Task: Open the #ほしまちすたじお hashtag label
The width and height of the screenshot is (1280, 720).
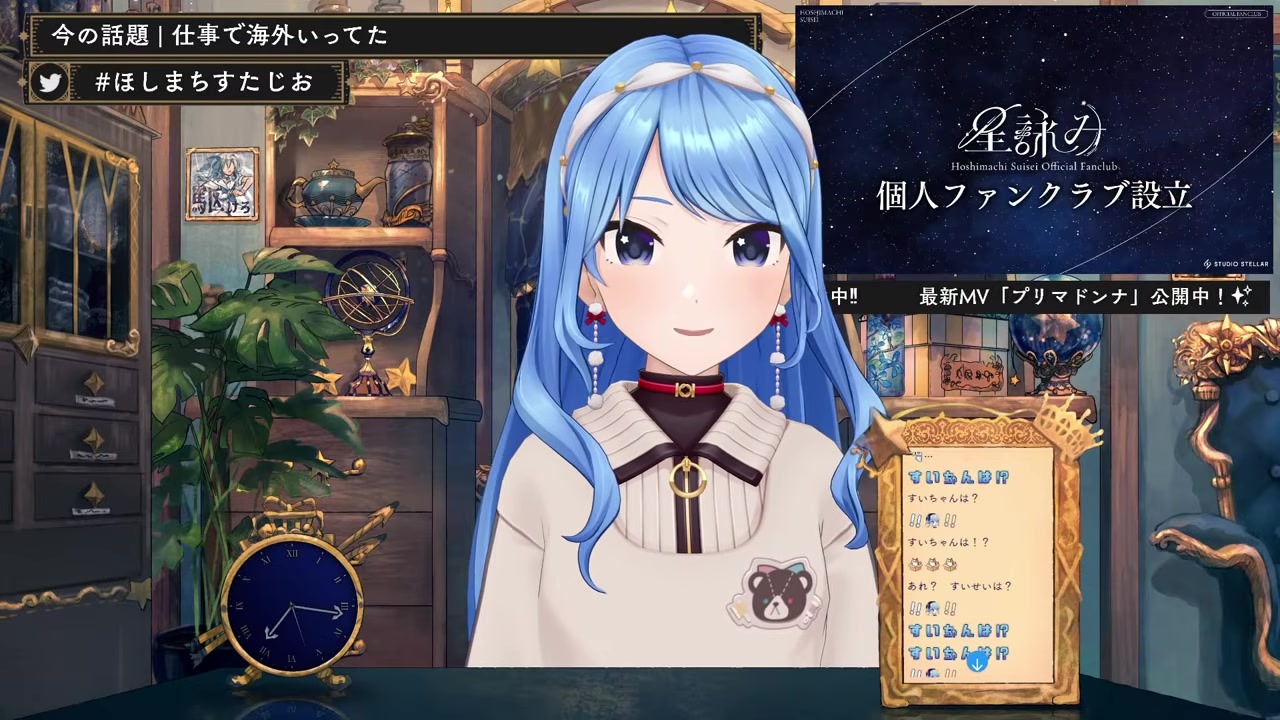Action: (204, 83)
